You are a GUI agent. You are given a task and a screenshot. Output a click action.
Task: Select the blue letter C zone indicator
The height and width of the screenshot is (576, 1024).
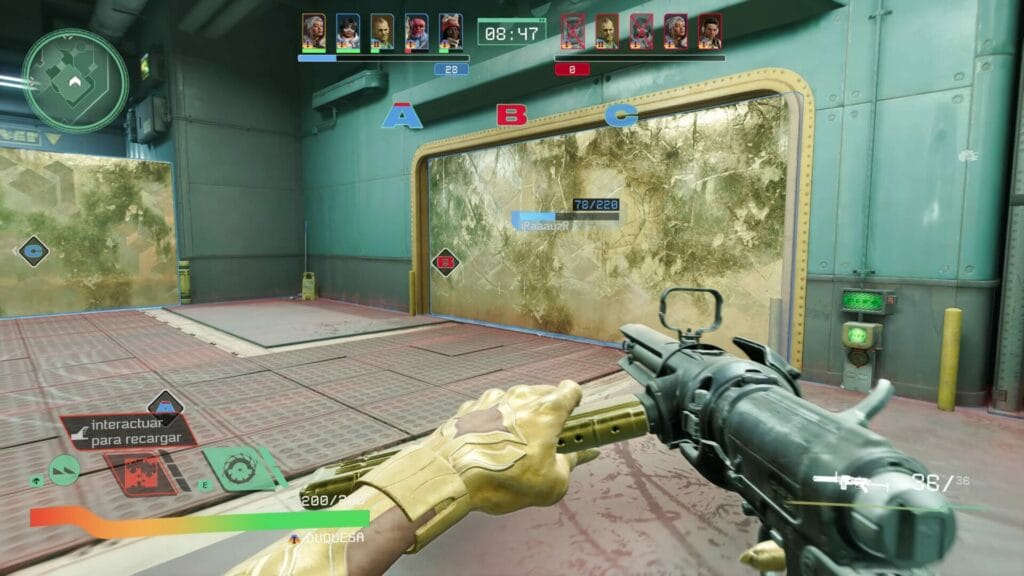click(620, 116)
